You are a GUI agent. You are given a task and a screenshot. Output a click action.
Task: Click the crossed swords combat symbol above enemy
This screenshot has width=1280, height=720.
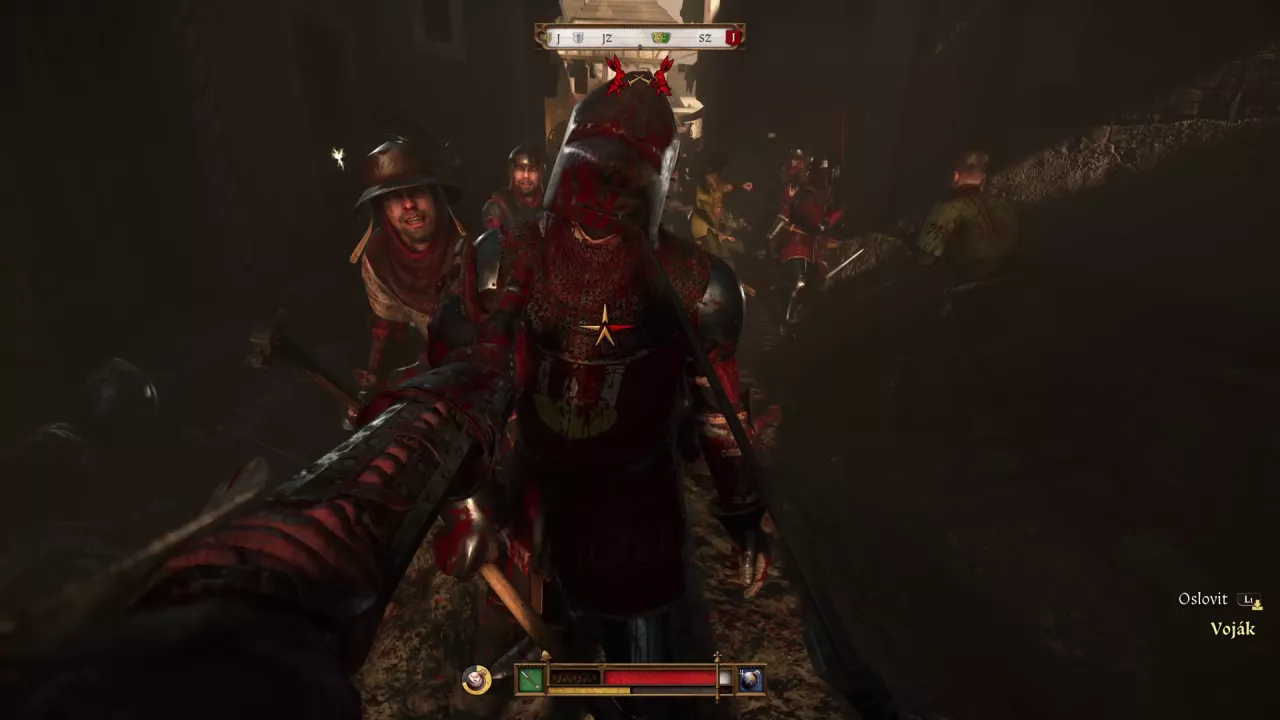point(640,77)
